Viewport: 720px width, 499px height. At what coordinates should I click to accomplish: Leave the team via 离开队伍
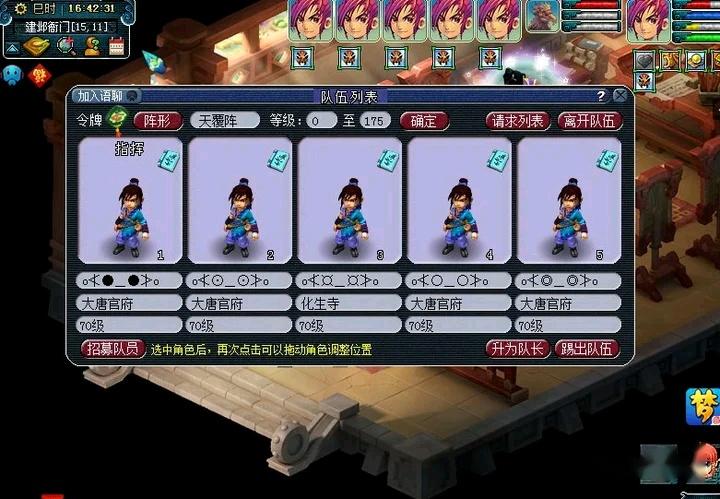pyautogui.click(x=589, y=121)
